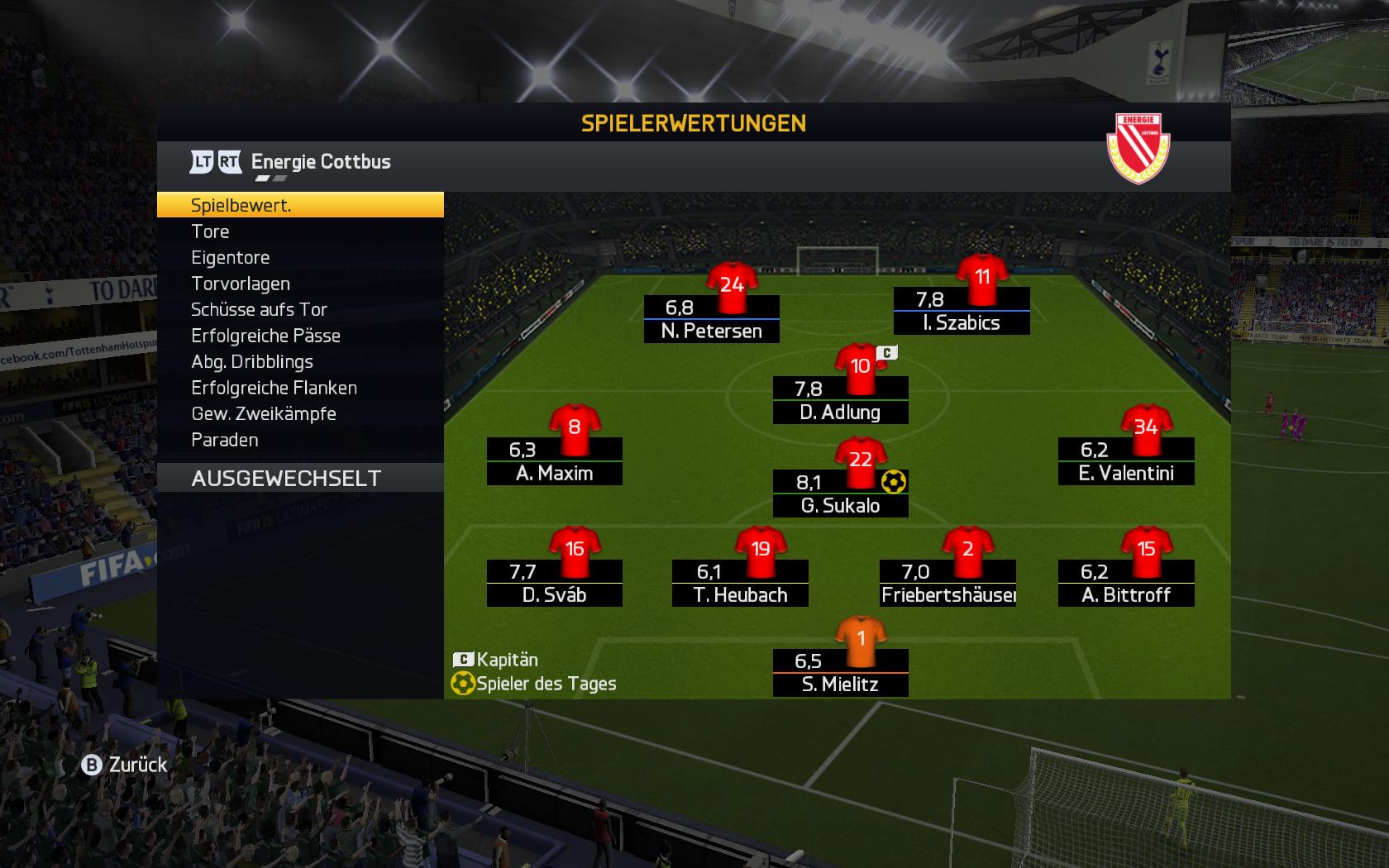The image size is (1389, 868).
Task: Select A. Maxim's player card
Action: (x=554, y=461)
